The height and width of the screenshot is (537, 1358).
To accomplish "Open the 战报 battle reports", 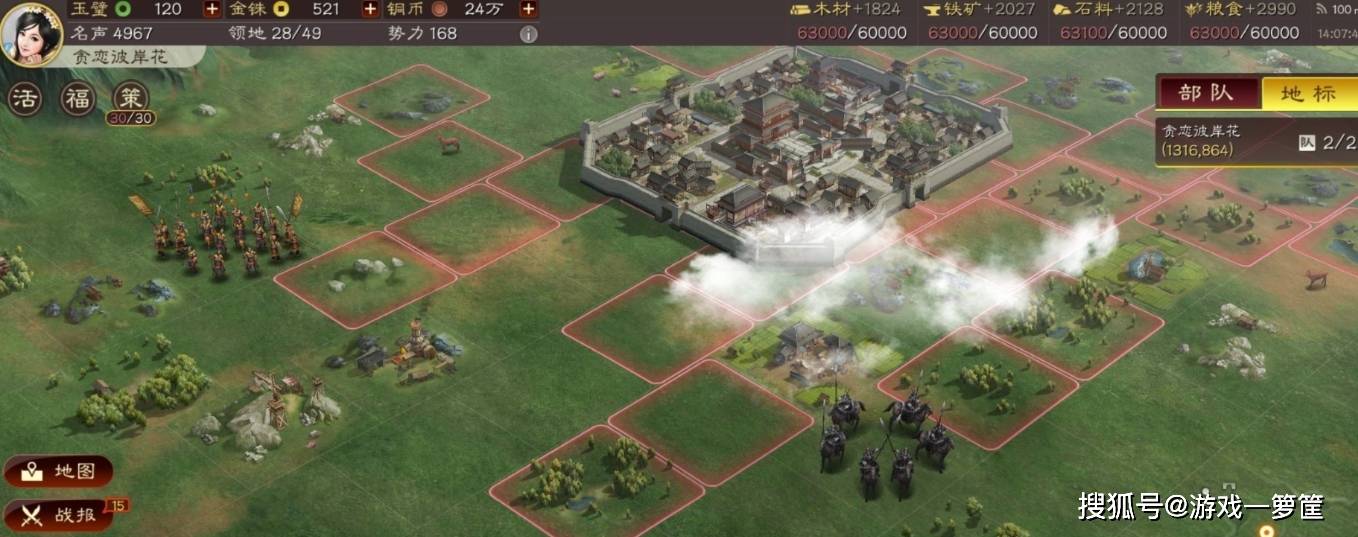I will (62, 515).
